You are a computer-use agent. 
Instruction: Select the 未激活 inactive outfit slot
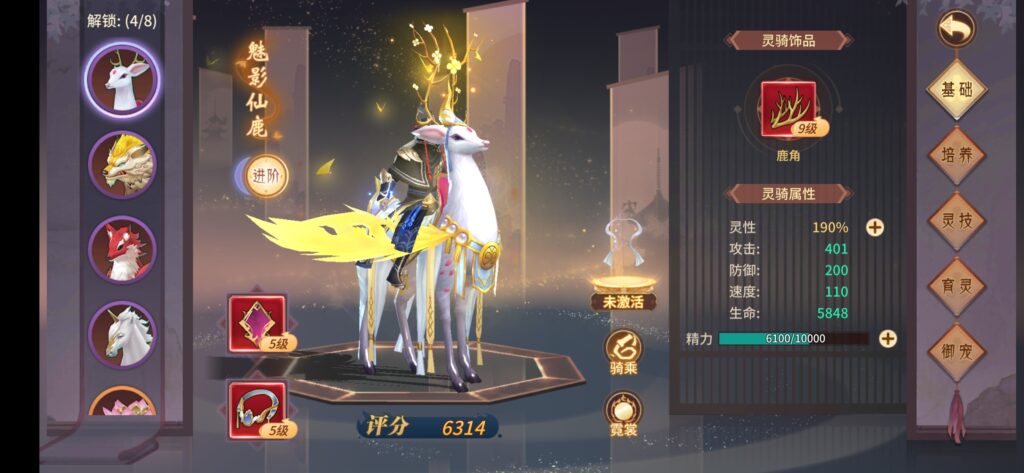[623, 265]
